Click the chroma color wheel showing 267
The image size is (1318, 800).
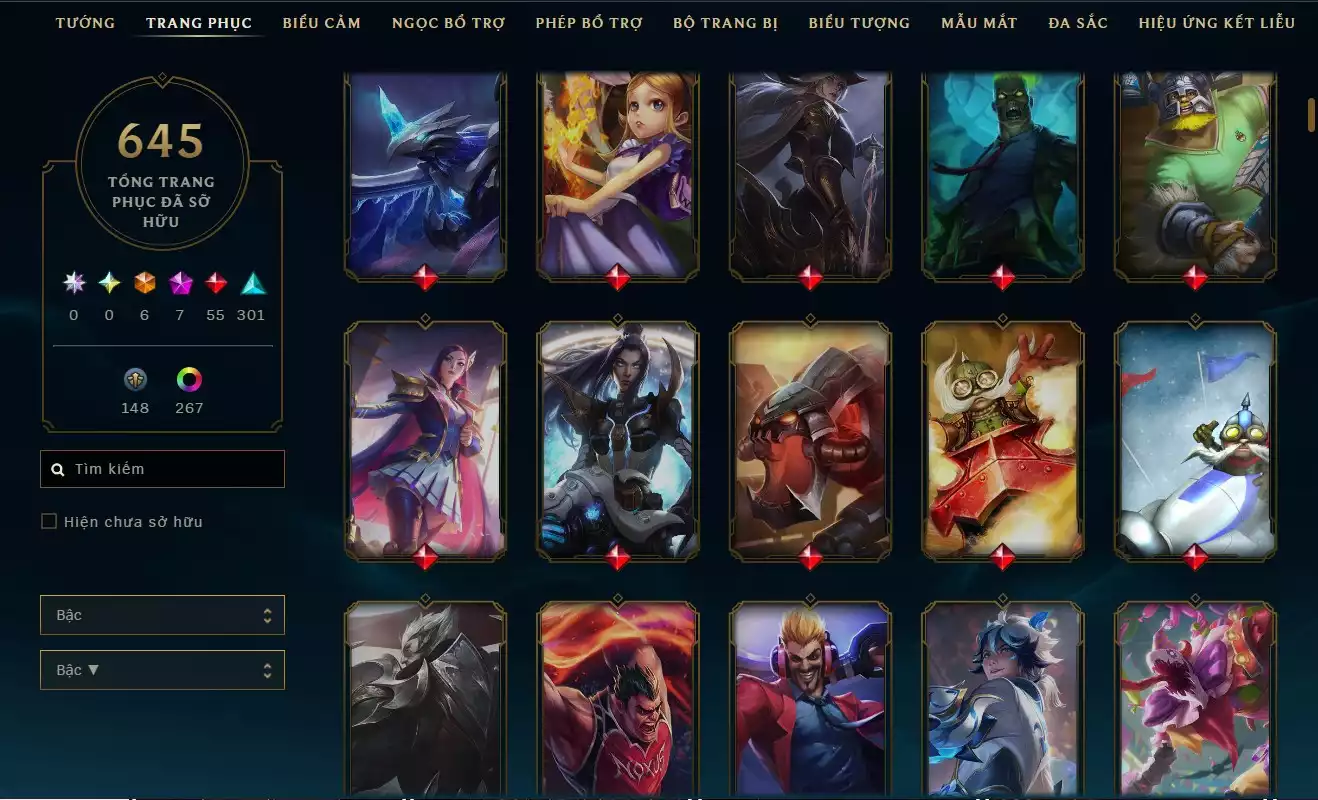(189, 380)
